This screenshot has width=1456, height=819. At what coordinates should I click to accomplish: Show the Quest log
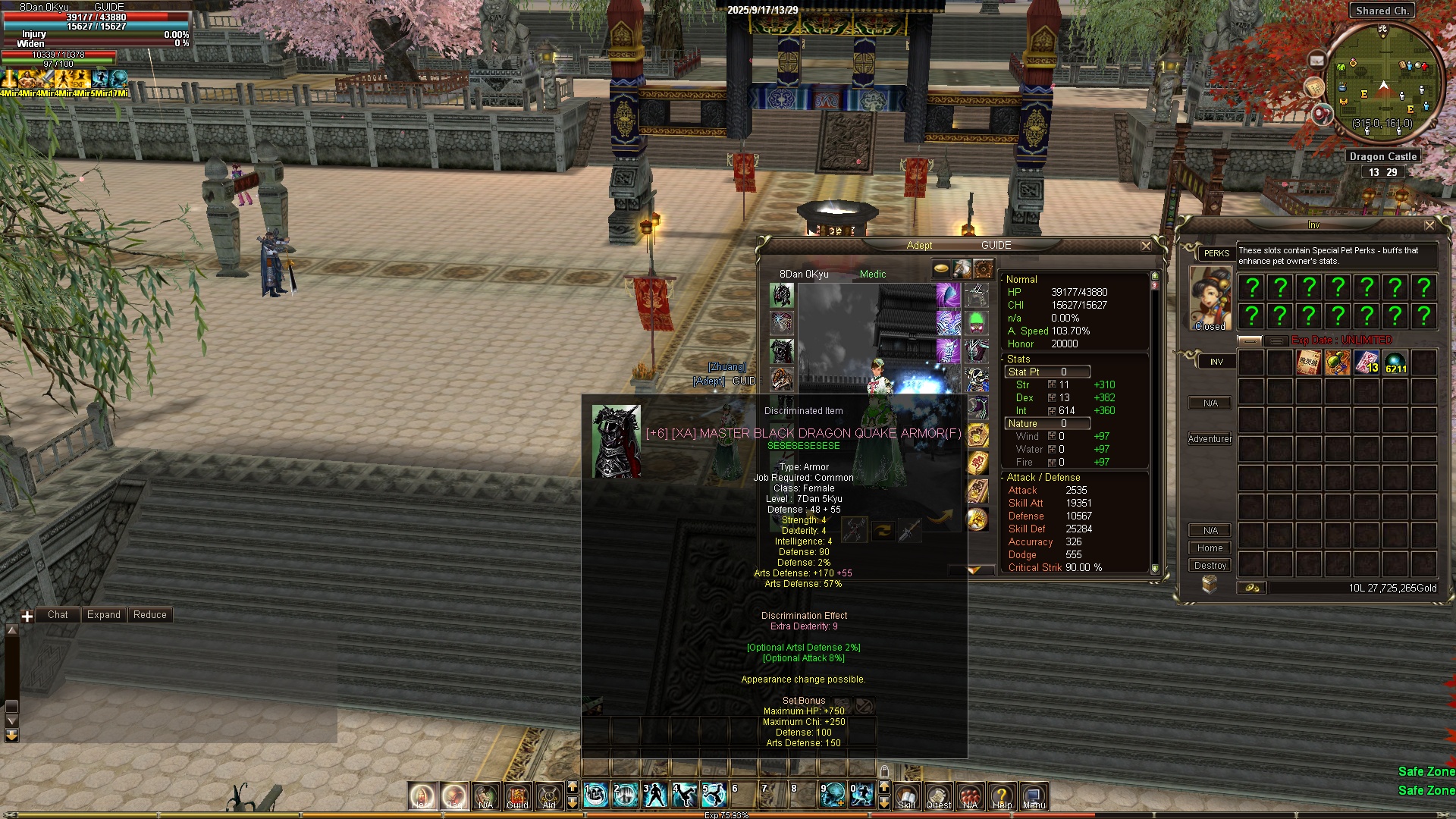[938, 795]
